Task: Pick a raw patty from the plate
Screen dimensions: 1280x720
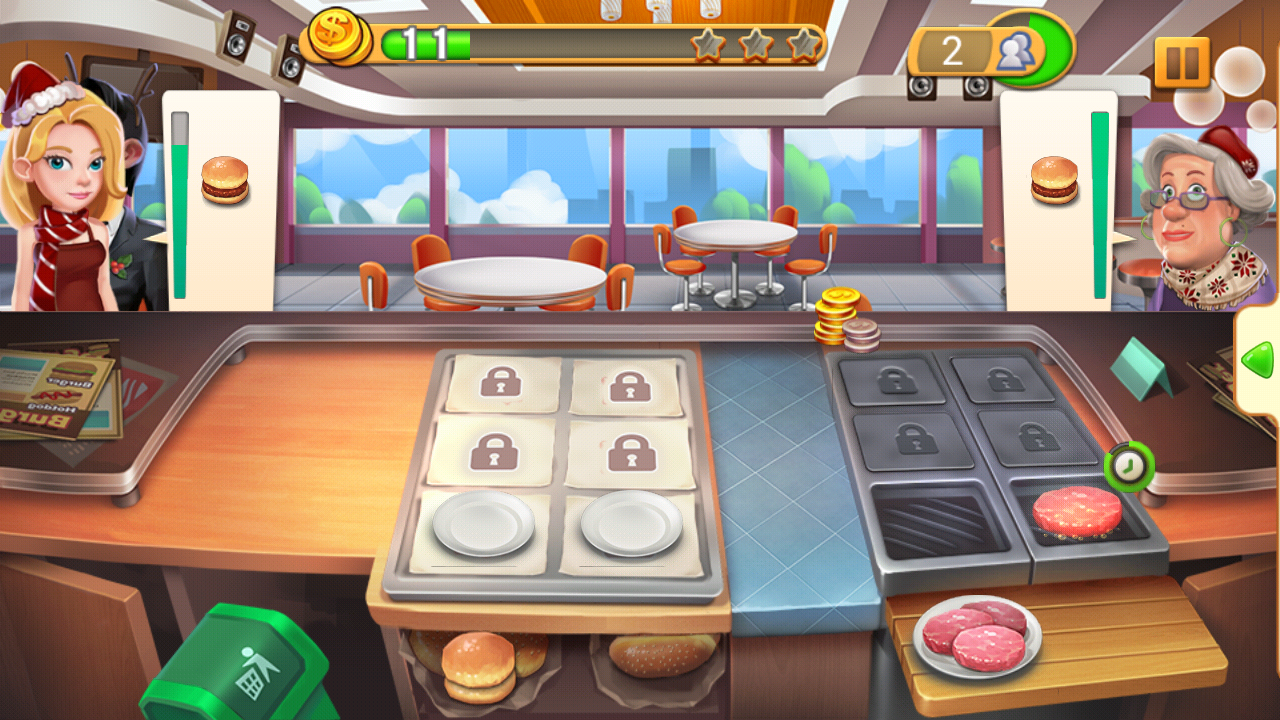Action: [976, 638]
